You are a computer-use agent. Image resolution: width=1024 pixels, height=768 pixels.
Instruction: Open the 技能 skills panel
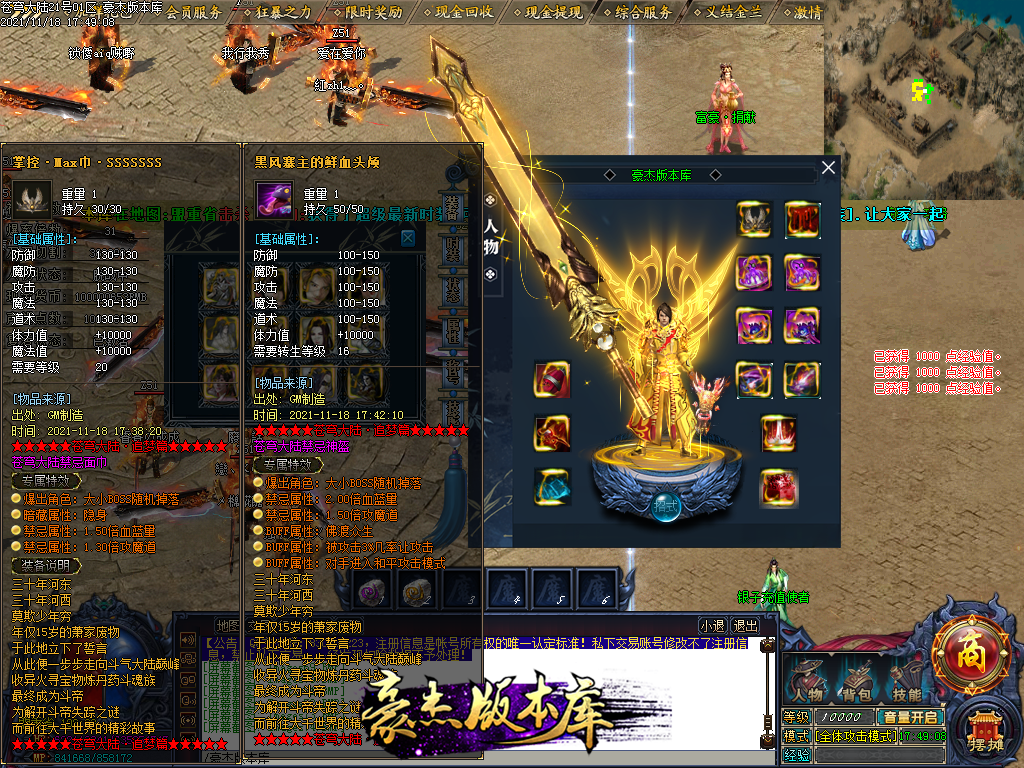tap(906, 682)
